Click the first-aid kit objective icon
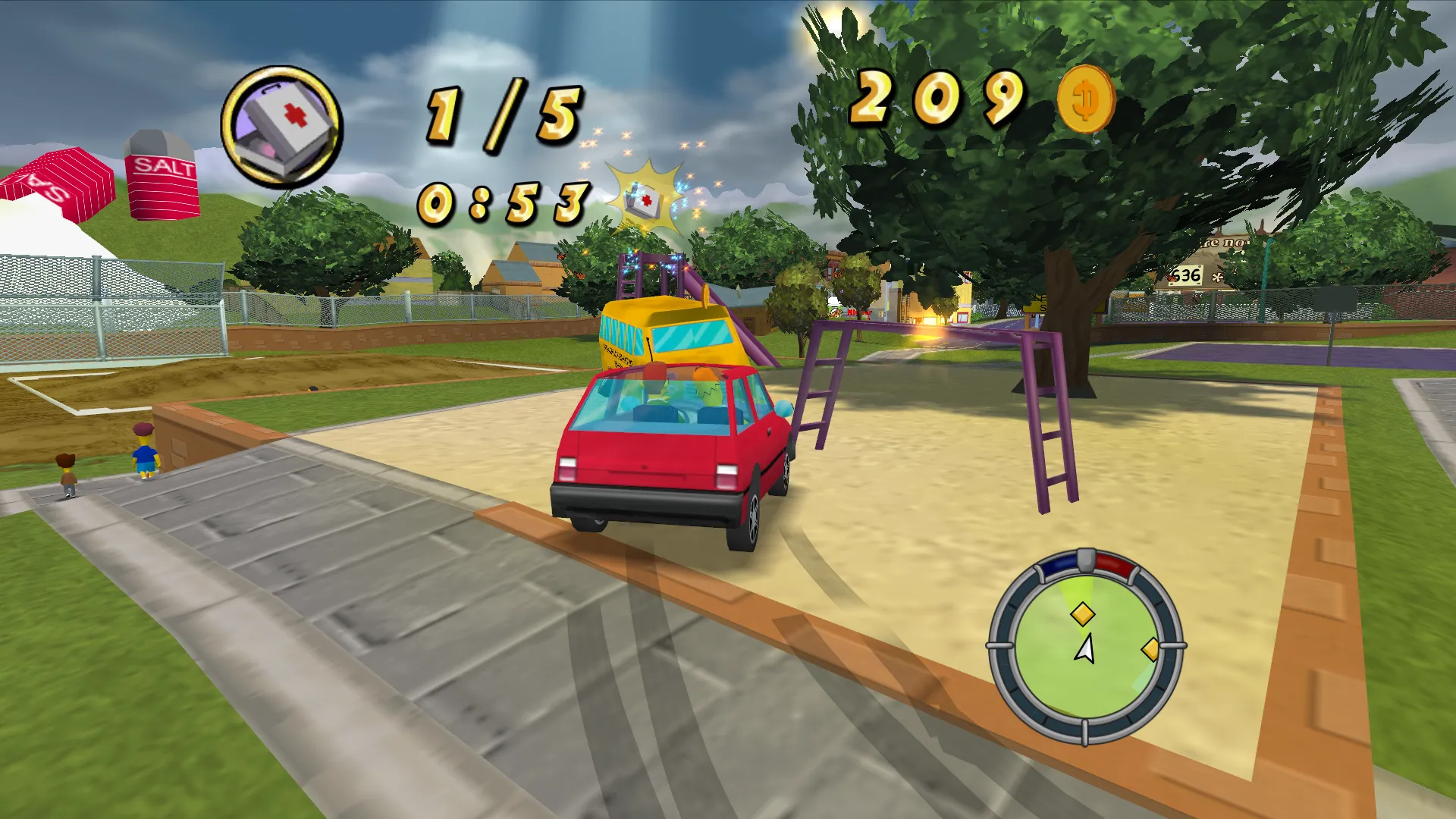1456x819 pixels. point(282,127)
